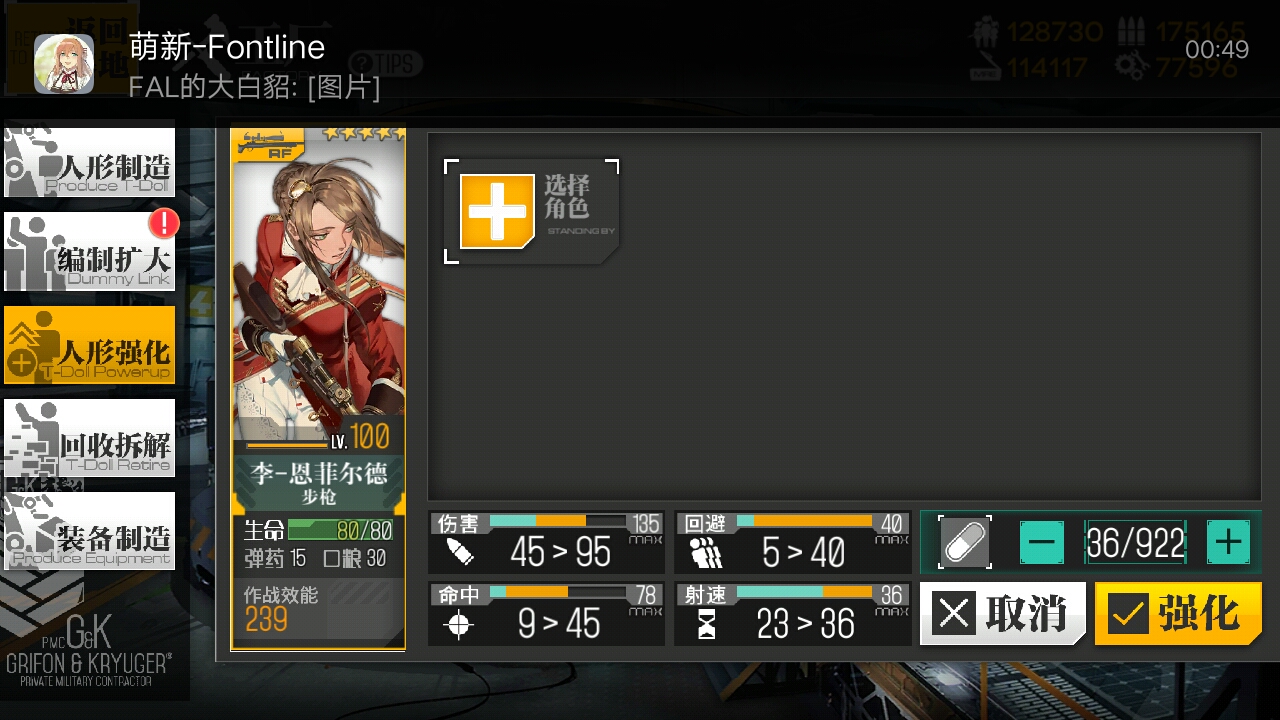The height and width of the screenshot is (720, 1280).
Task: Cancel with the 取消 button
Action: tap(1002, 613)
